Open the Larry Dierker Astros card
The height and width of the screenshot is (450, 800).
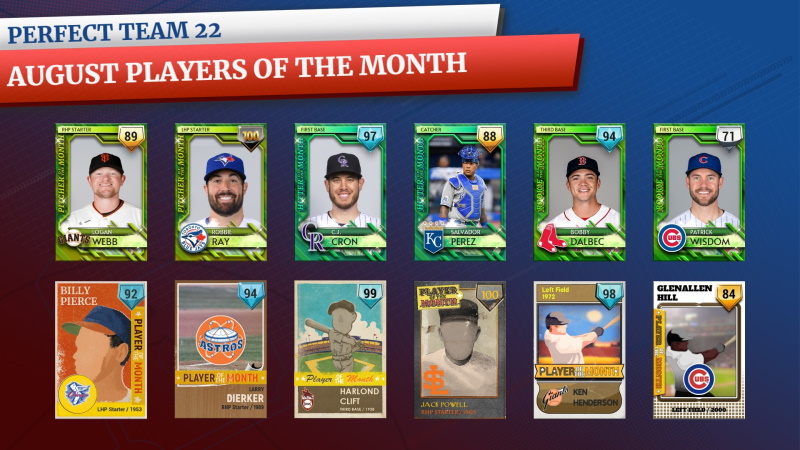coord(220,349)
